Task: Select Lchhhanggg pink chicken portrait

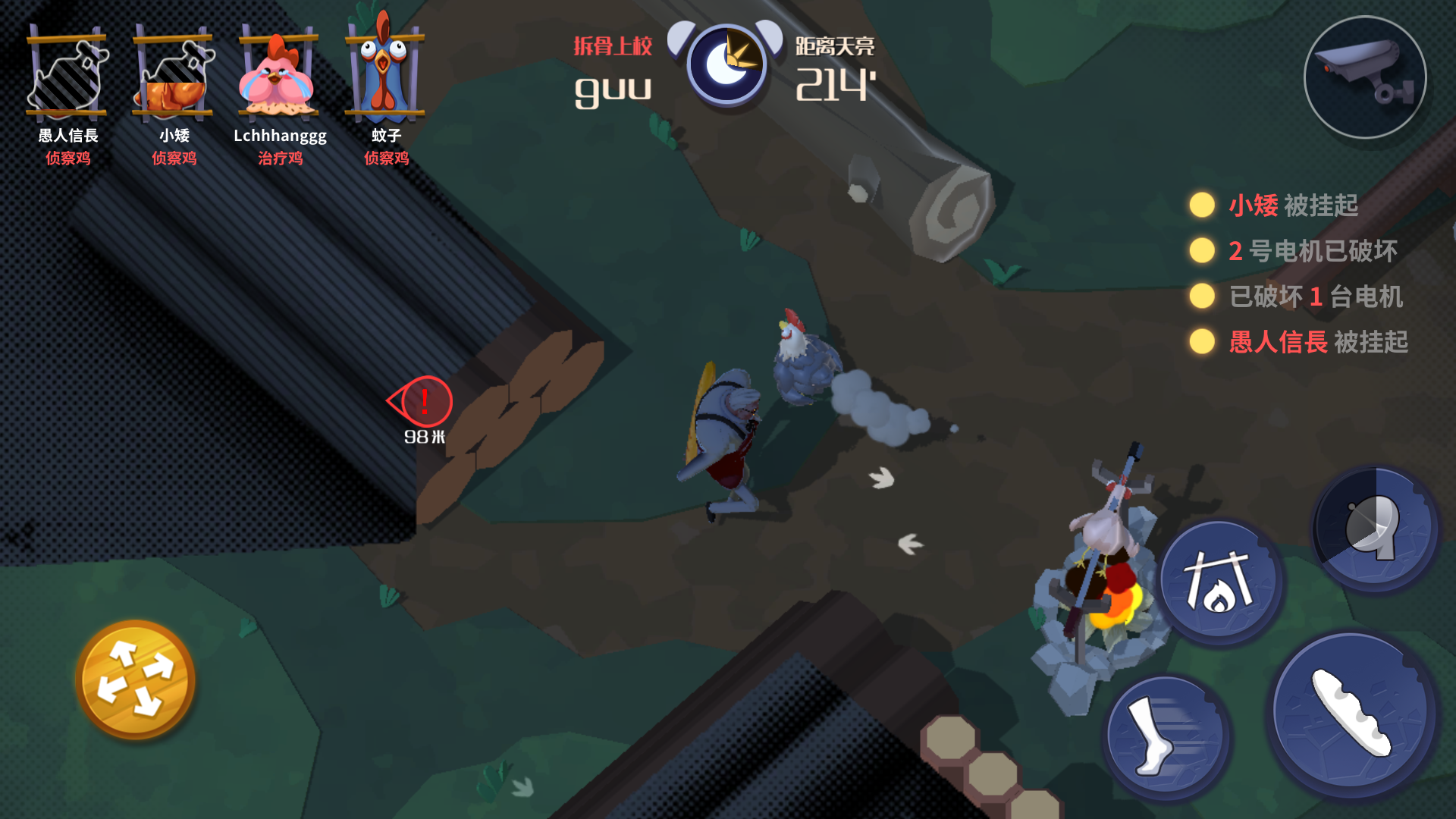Action: pyautogui.click(x=279, y=74)
